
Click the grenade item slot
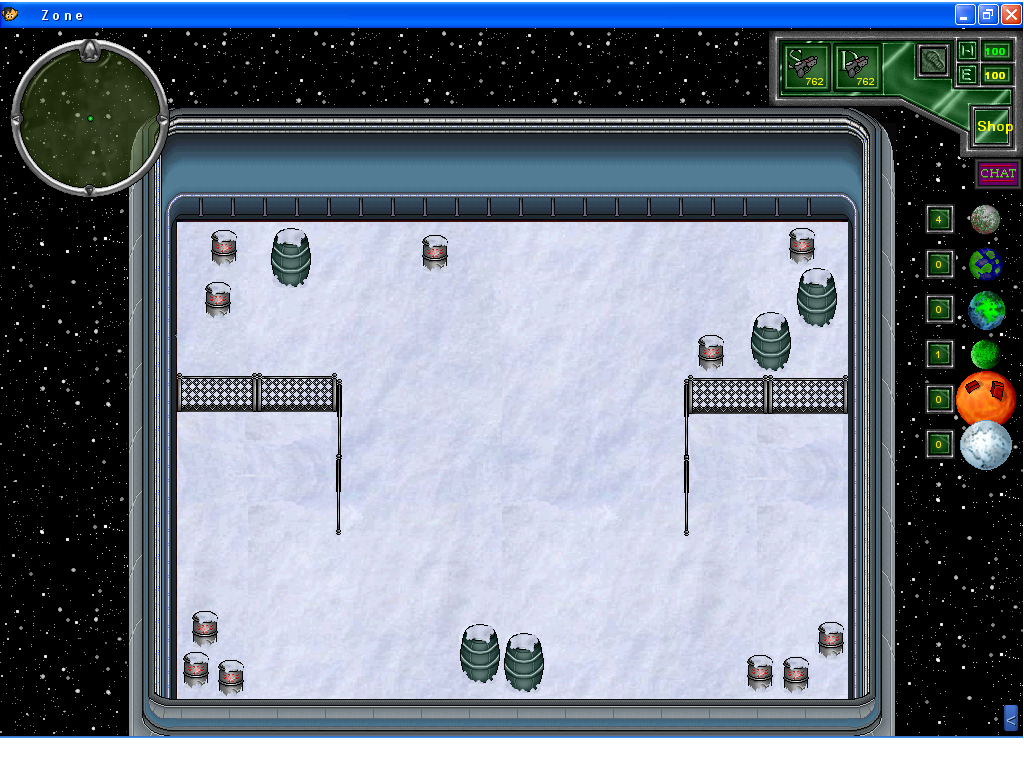[x=933, y=60]
